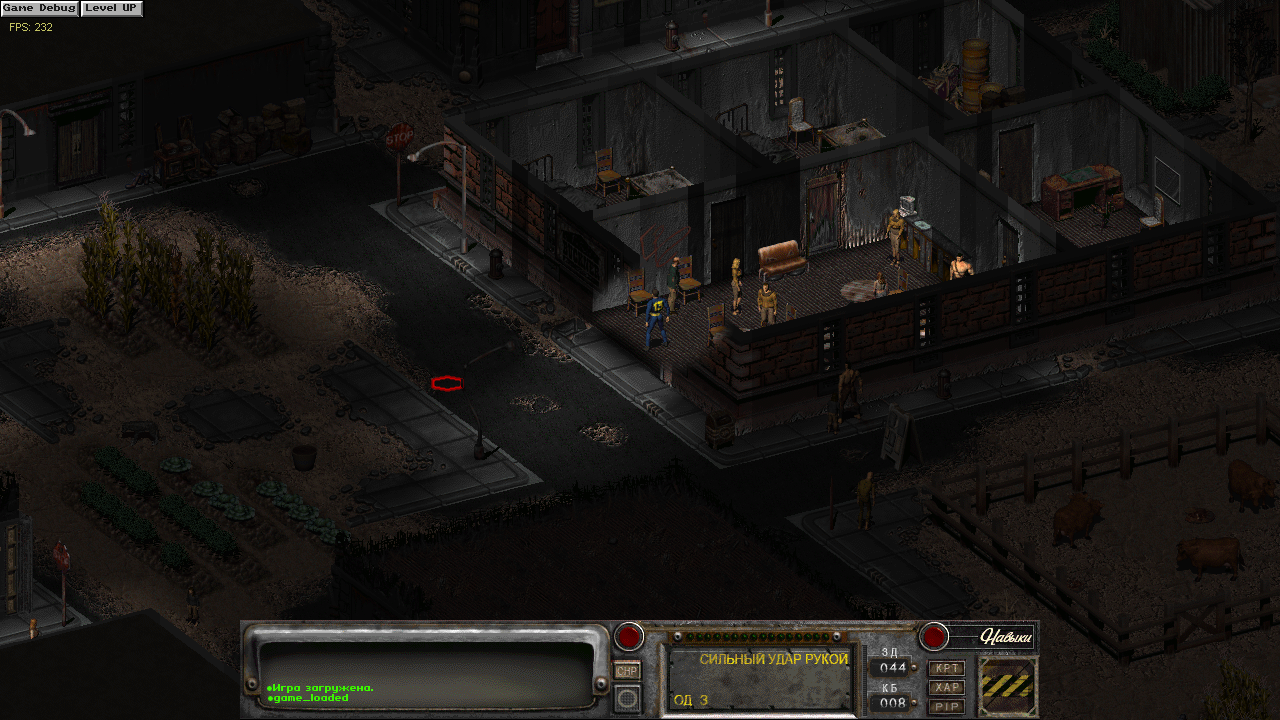Click the Level UP debug button
Viewport: 1280px width, 720px height.
click(111, 8)
